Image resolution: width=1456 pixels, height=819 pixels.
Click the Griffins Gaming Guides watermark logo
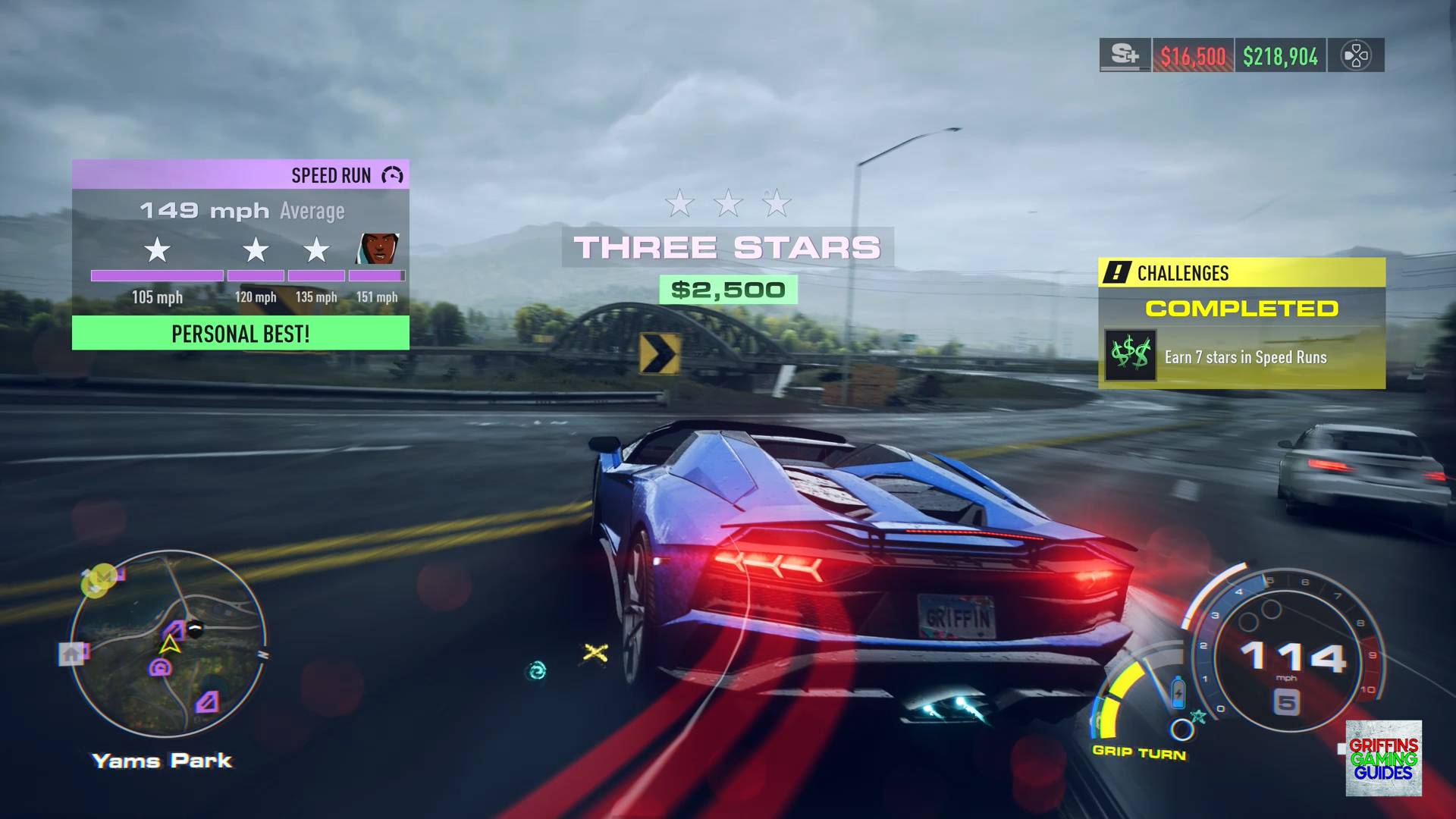[x=1383, y=758]
